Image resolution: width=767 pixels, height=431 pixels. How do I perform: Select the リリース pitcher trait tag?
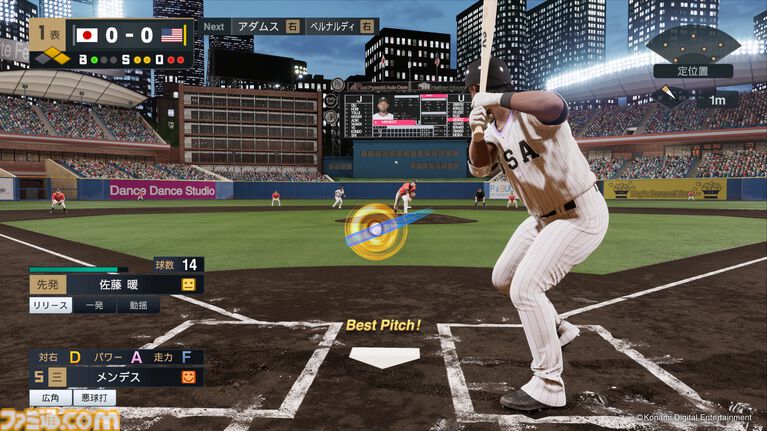(x=50, y=305)
